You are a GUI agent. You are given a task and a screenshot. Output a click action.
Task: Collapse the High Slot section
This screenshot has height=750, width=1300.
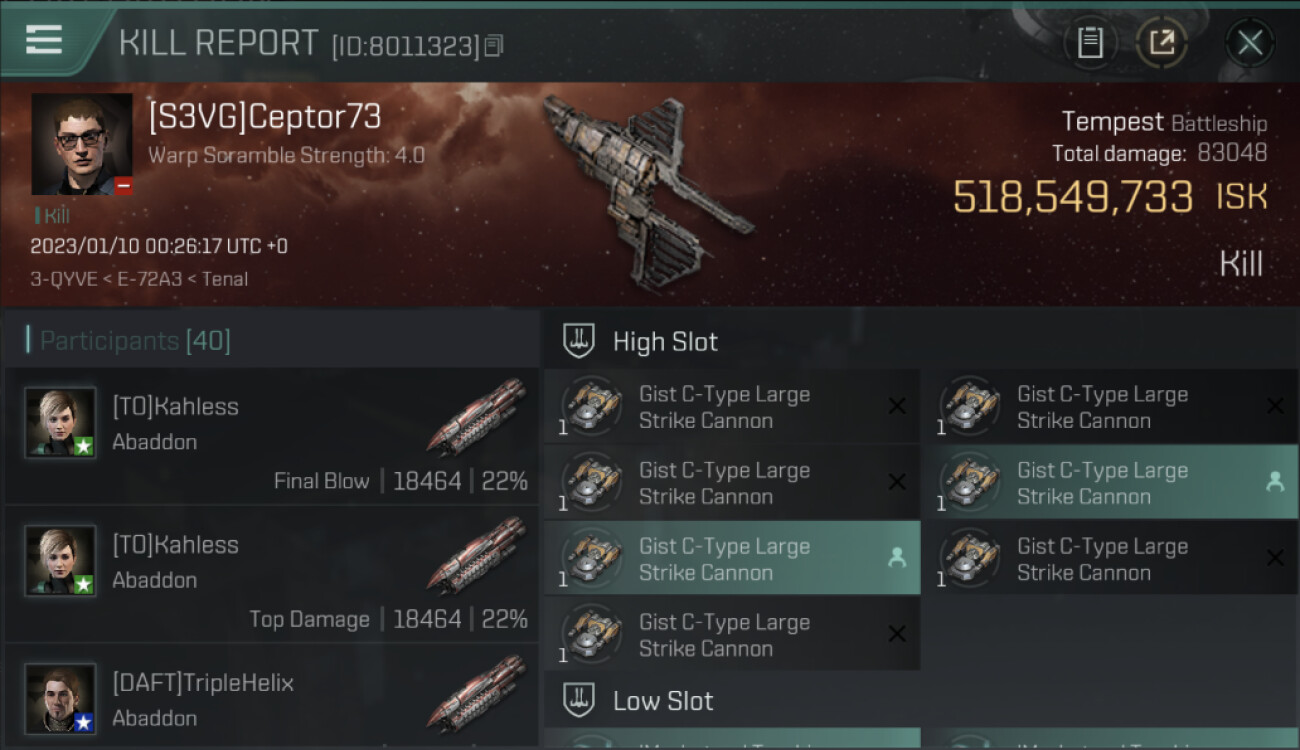pyautogui.click(x=665, y=342)
